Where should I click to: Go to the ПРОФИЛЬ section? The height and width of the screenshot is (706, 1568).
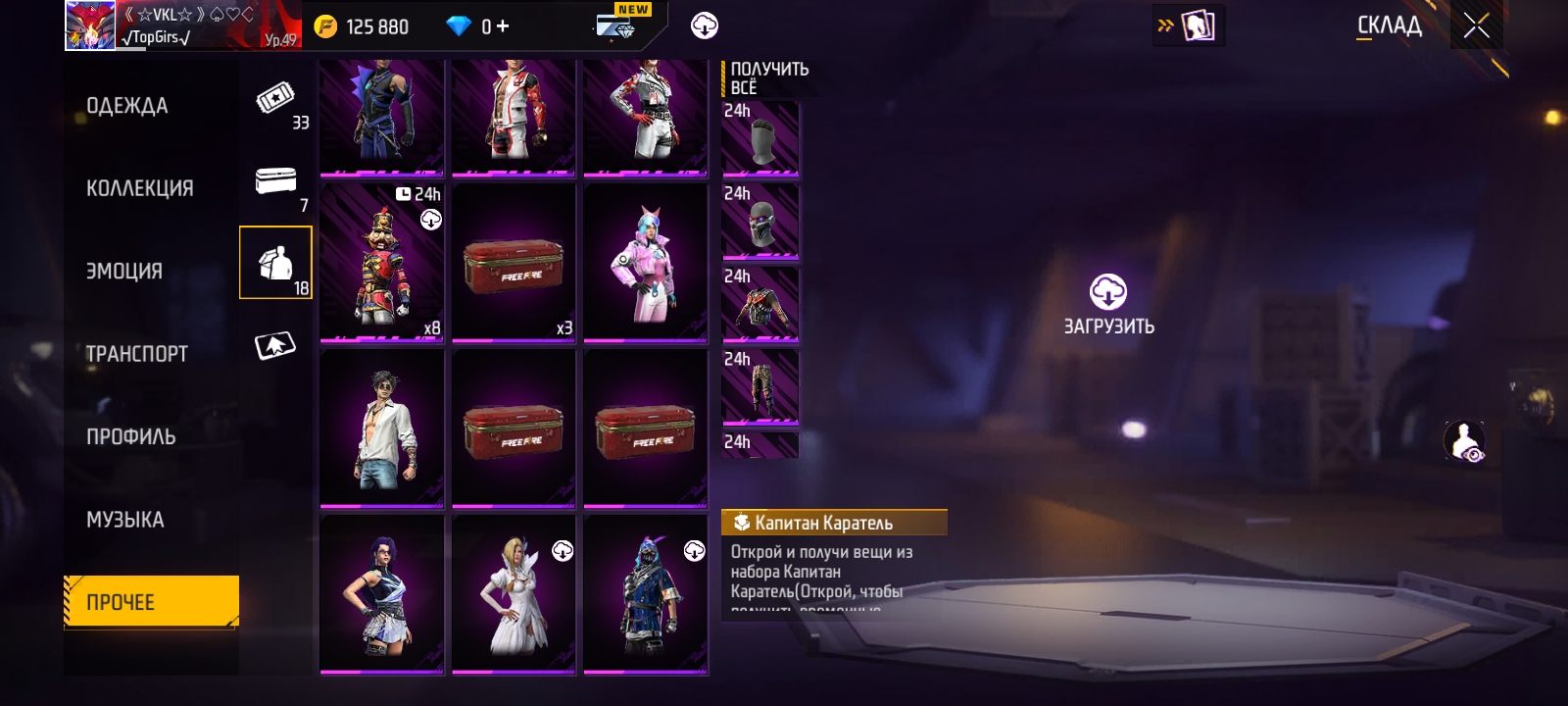pyautogui.click(x=130, y=436)
